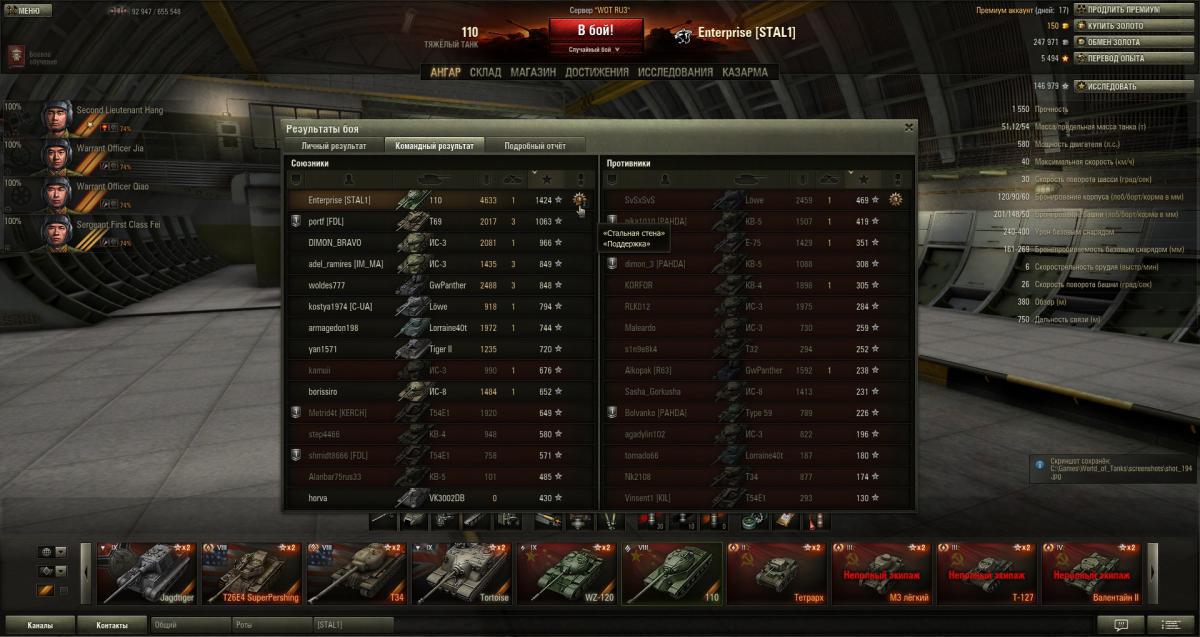The image size is (1200, 637).
Task: Open the ДОСТИЖЕНИЯ section
Action: click(x=596, y=72)
